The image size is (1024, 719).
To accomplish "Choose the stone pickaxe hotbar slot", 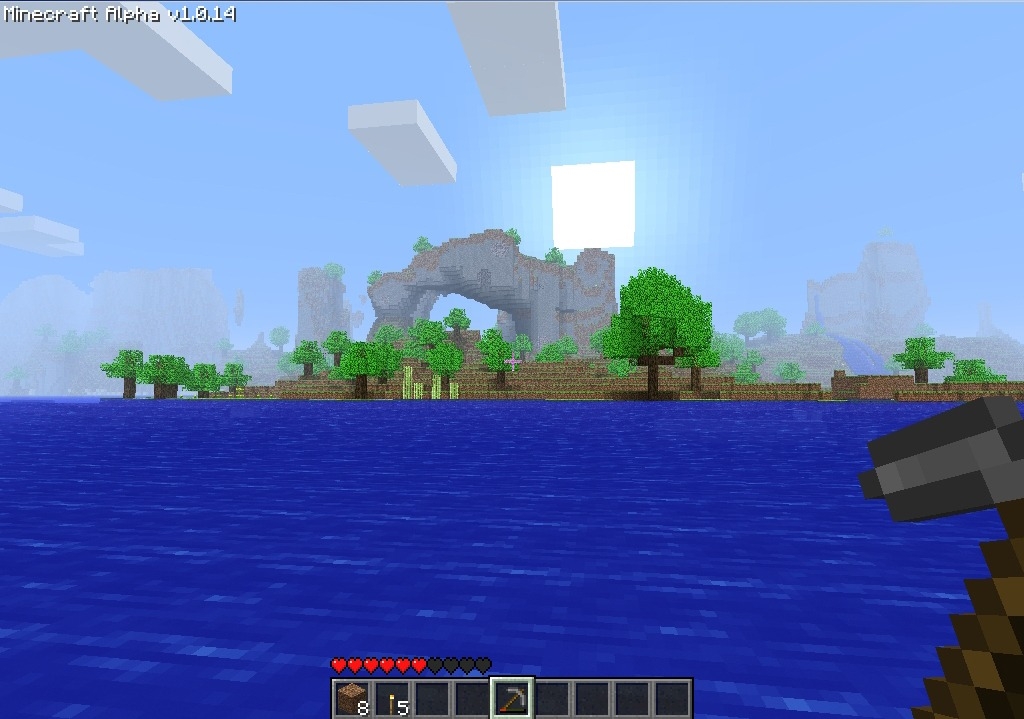I will pos(512,698).
